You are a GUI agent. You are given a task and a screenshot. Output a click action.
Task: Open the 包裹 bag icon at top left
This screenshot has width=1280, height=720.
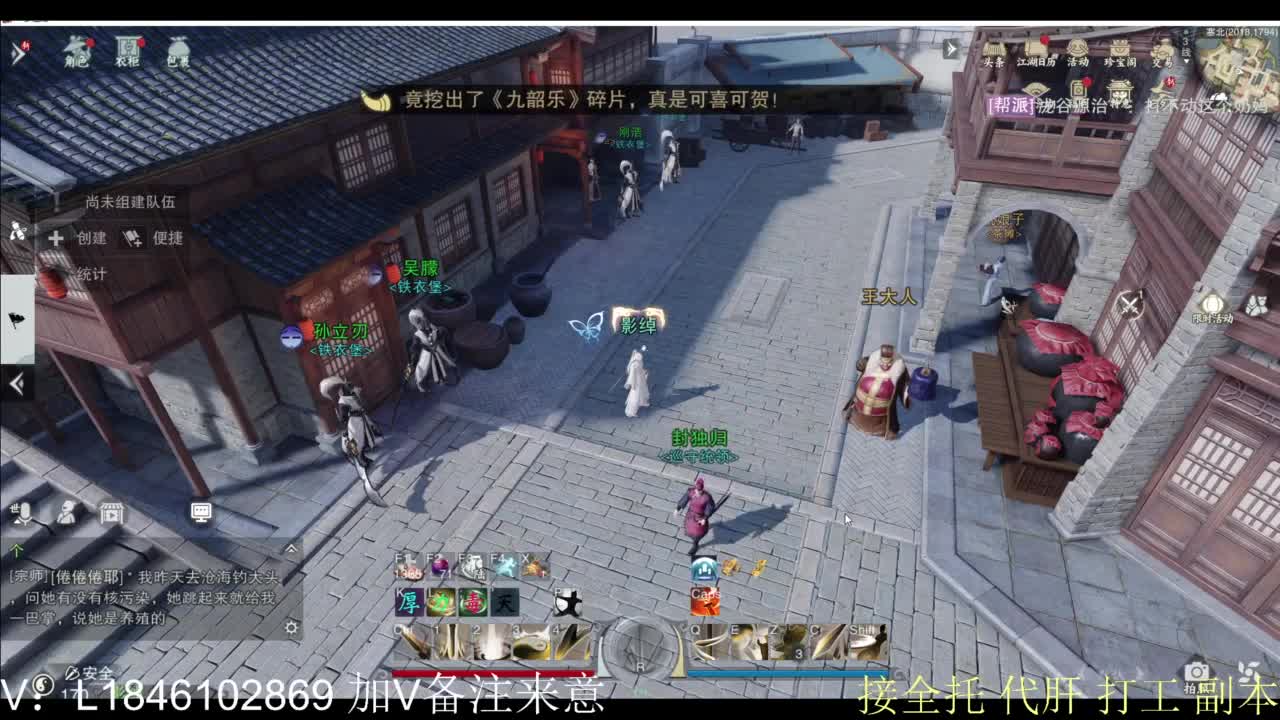point(180,46)
